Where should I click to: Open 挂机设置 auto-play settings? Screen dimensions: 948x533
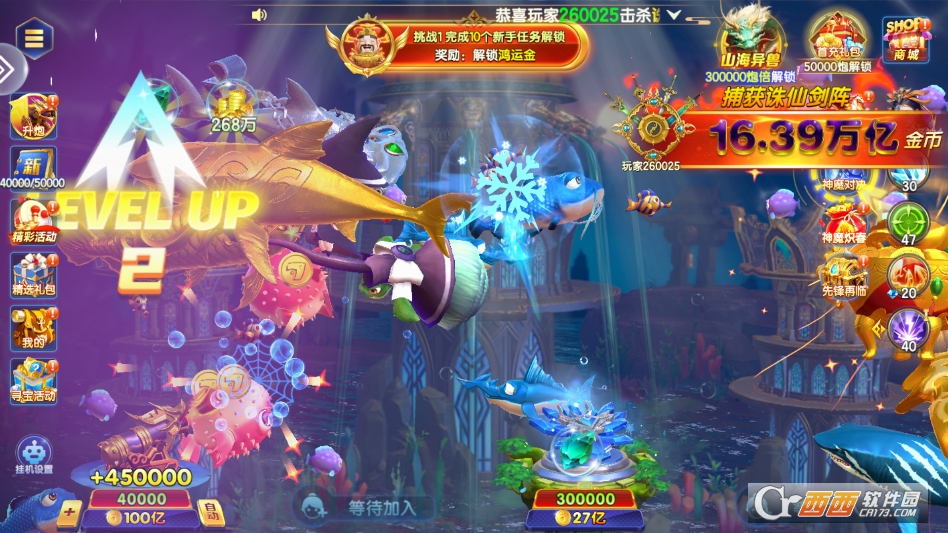click(34, 455)
